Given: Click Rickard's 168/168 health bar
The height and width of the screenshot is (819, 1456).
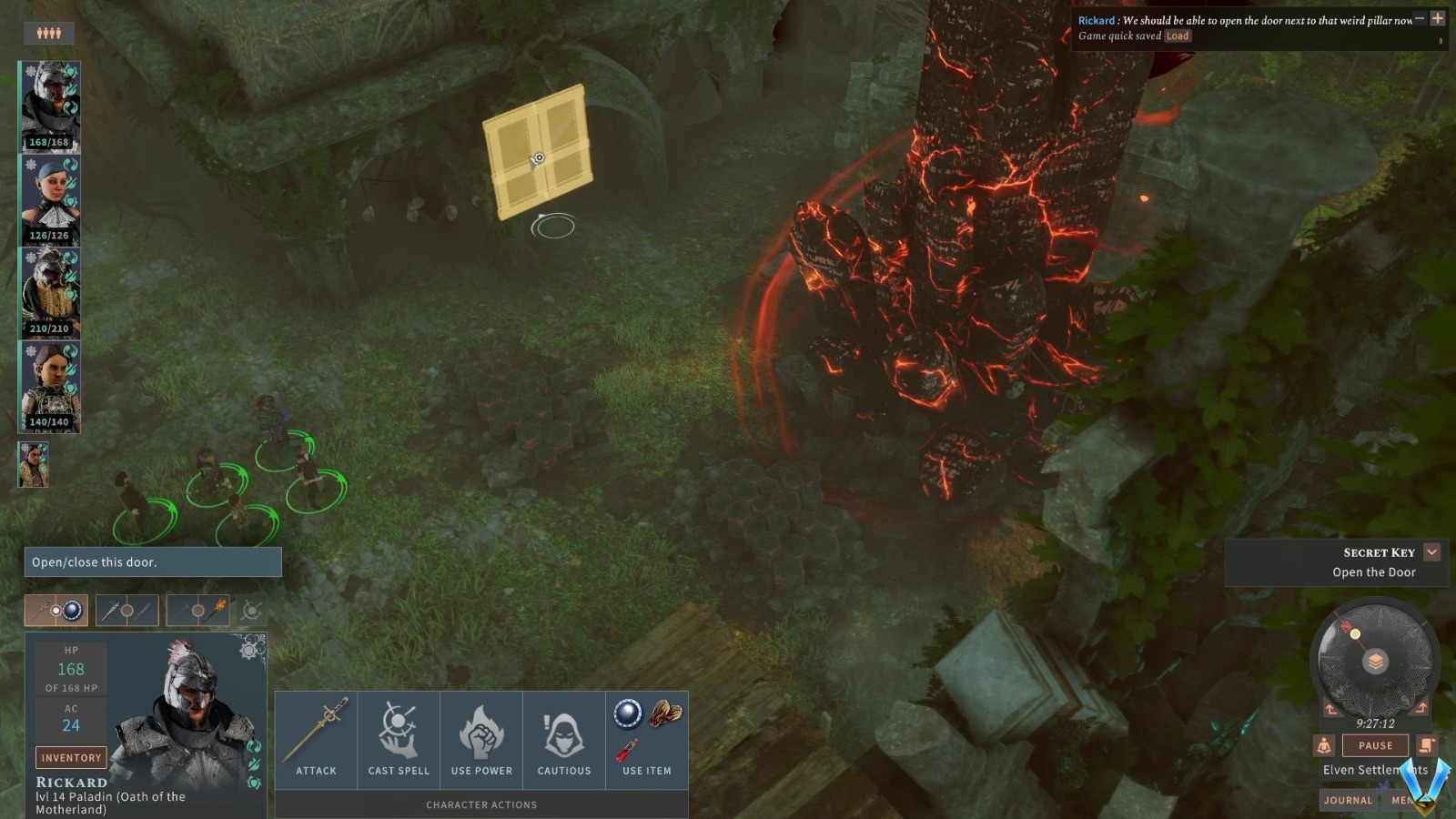Looking at the screenshot, I should tap(49, 142).
